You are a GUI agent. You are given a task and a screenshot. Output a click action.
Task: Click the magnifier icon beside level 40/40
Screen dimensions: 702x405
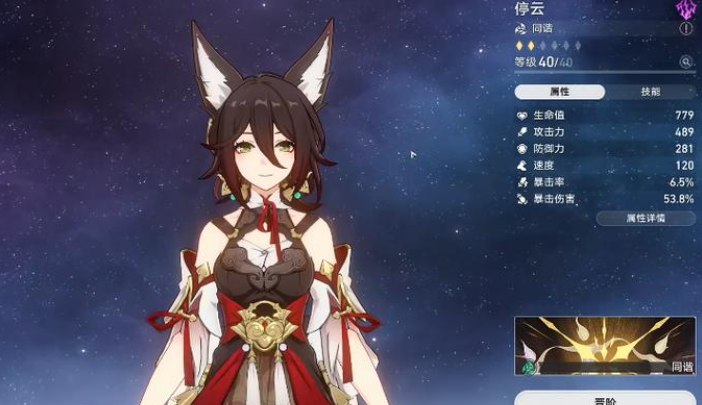686,62
